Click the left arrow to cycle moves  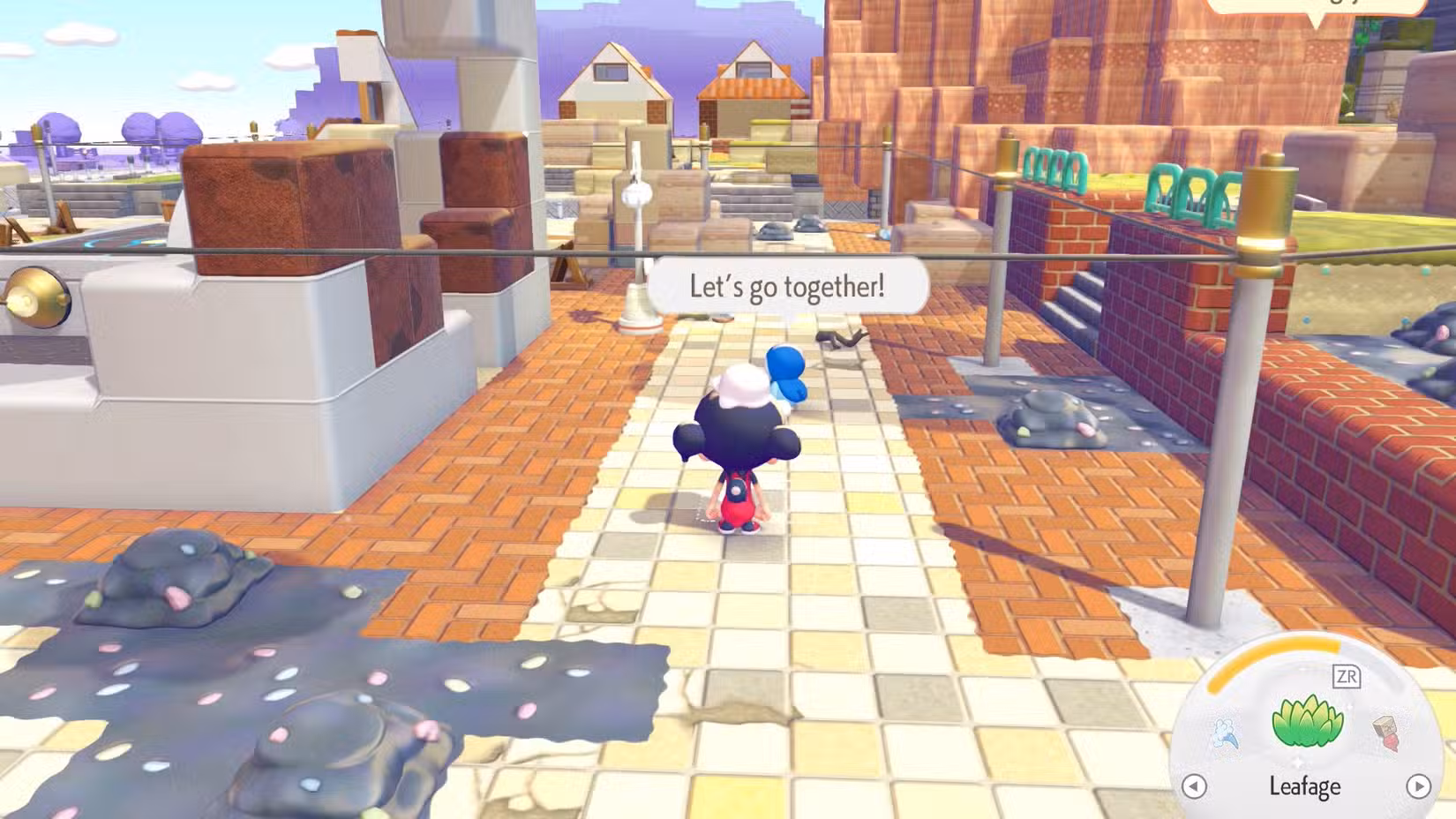click(1195, 787)
